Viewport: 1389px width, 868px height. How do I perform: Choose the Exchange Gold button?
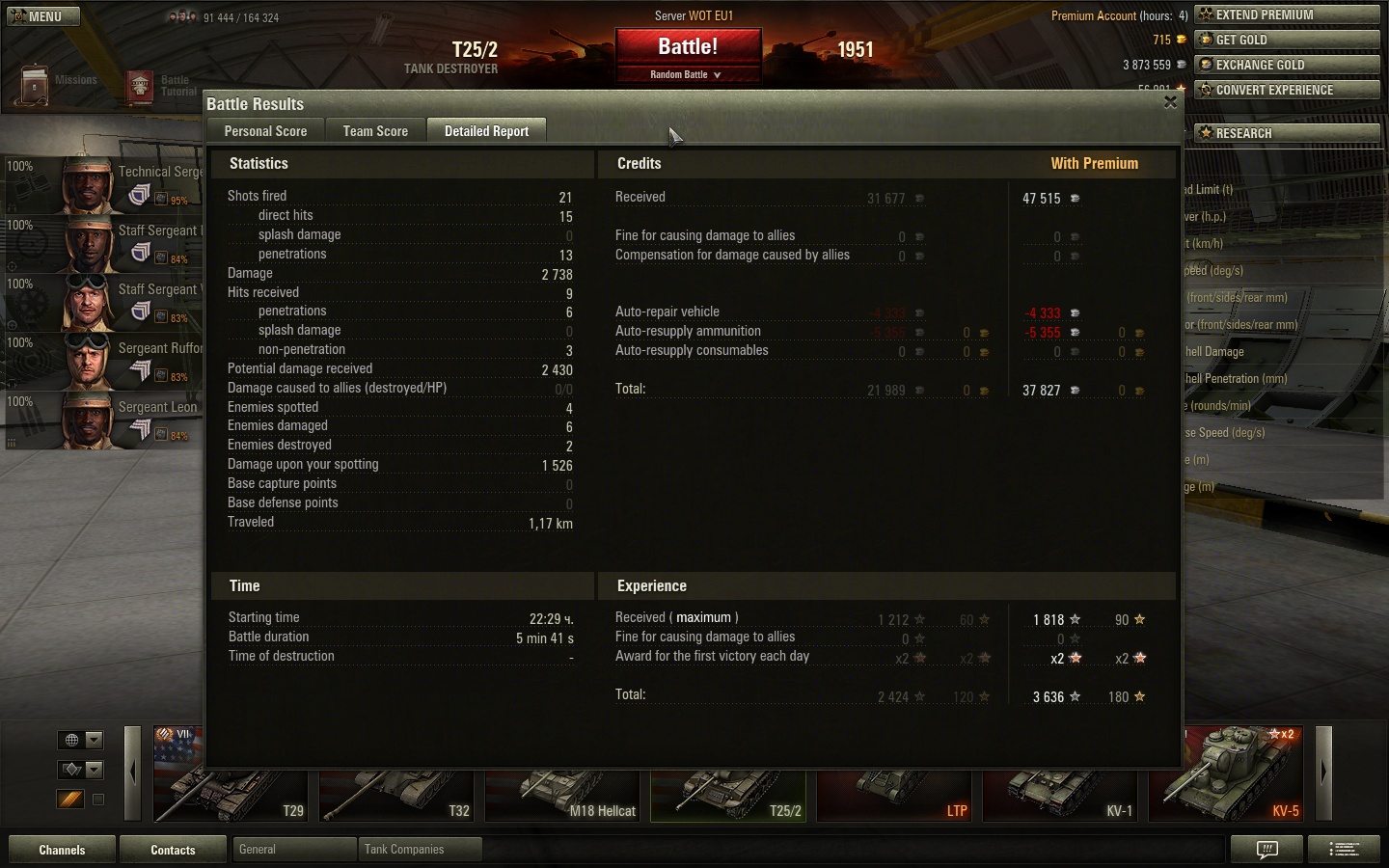[x=1287, y=65]
